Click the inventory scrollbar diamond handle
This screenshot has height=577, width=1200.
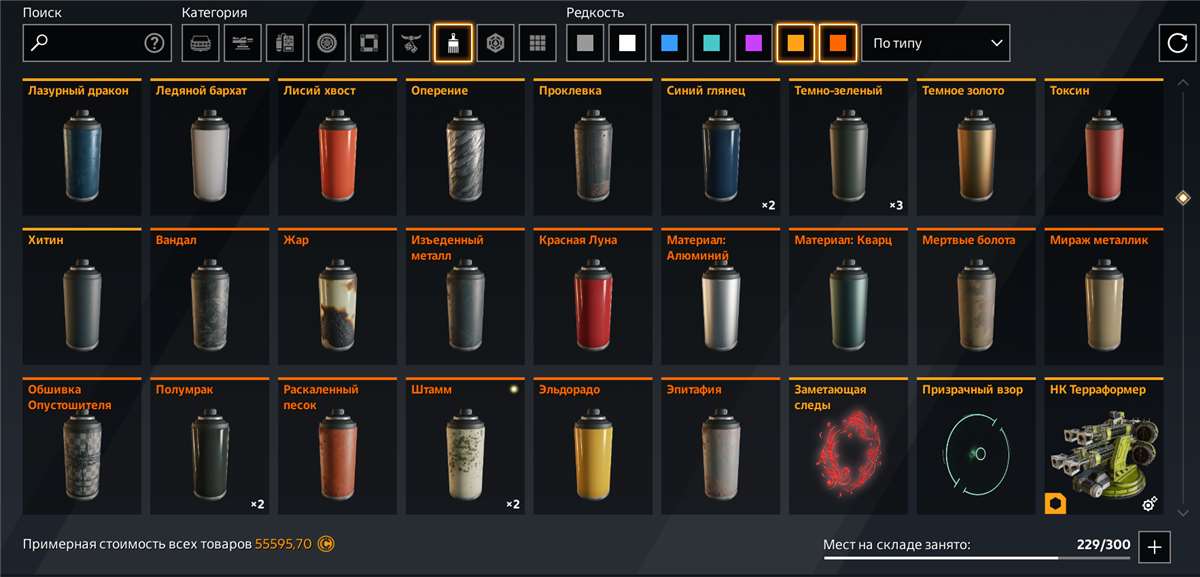tap(1183, 198)
